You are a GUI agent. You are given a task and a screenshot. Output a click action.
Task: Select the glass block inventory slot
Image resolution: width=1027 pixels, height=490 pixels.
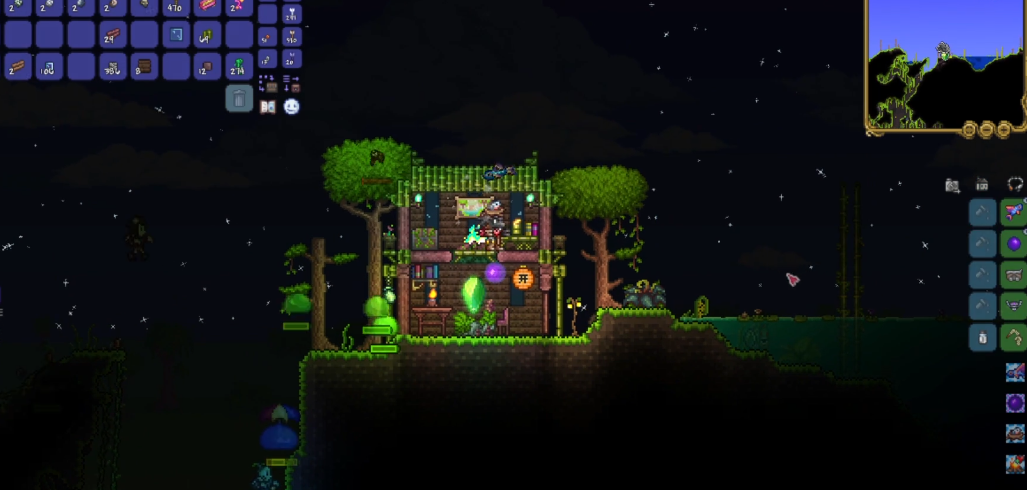coord(176,35)
